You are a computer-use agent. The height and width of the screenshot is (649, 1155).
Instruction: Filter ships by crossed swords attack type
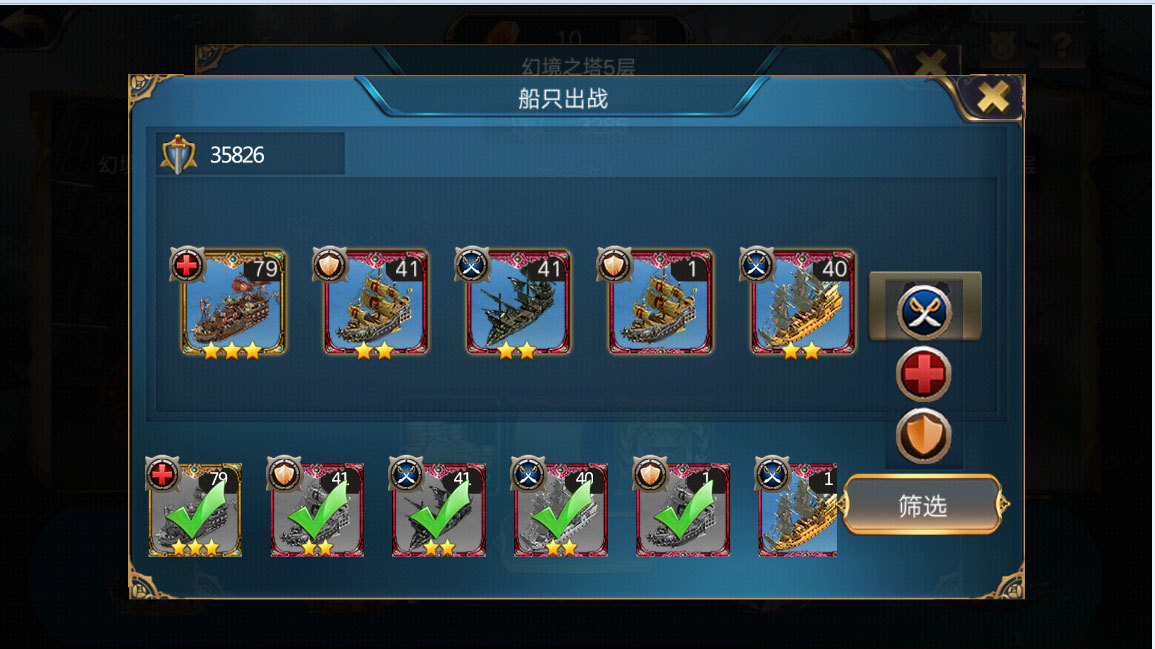point(923,311)
